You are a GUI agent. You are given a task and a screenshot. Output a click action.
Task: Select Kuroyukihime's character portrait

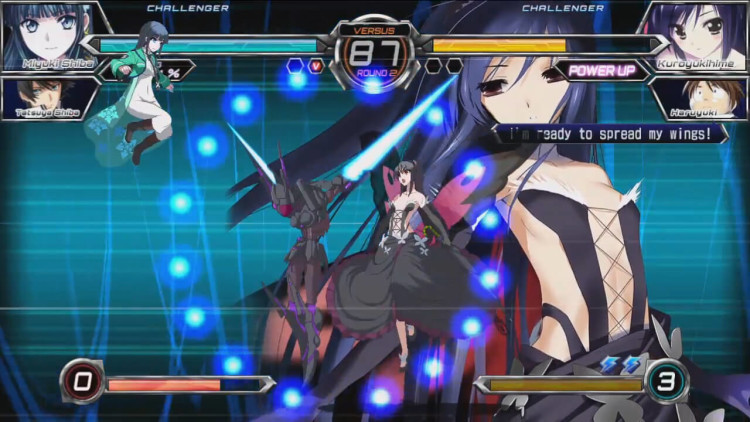pyautogui.click(x=696, y=35)
